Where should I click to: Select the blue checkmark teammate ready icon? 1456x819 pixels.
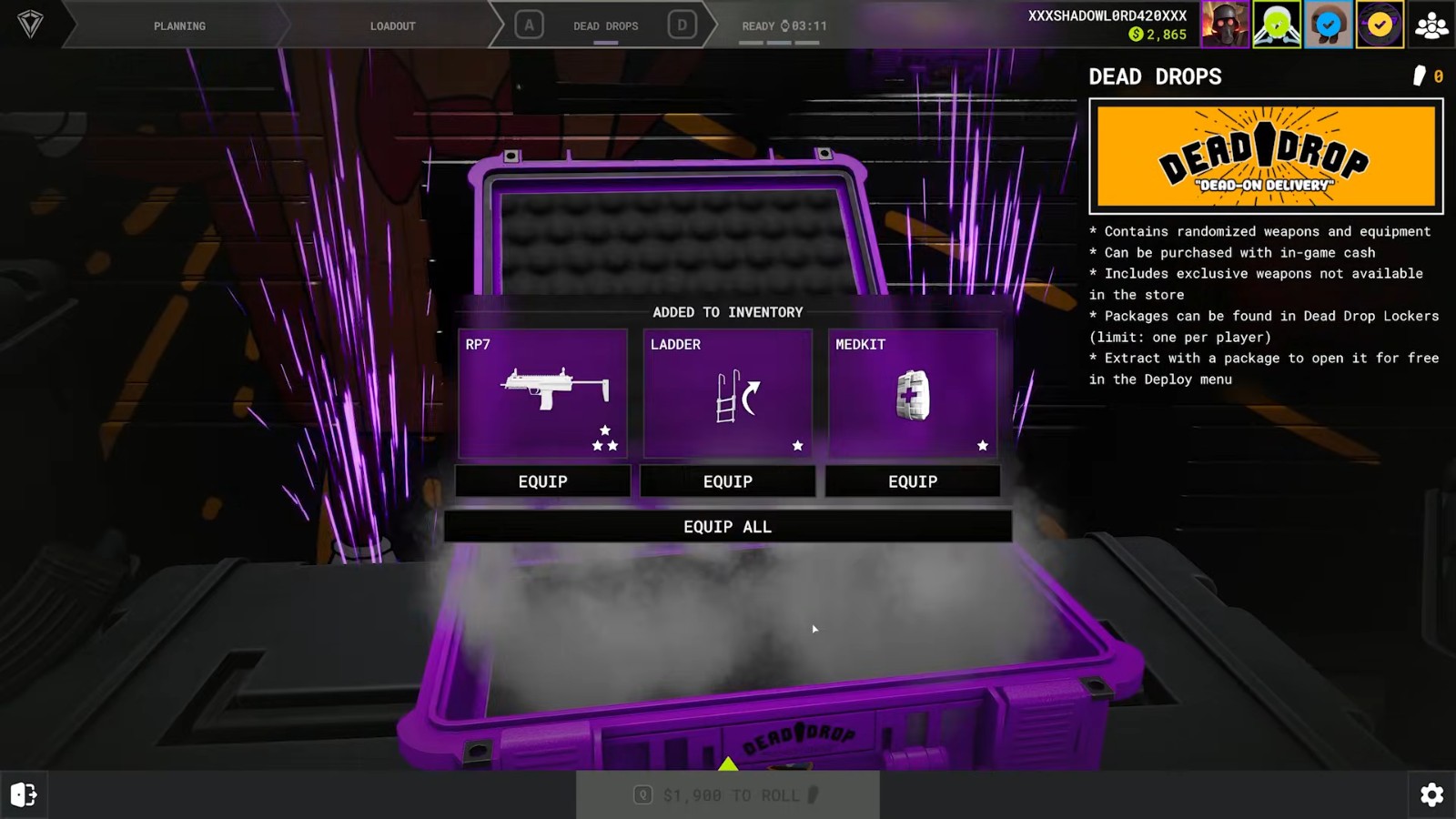pyautogui.click(x=1328, y=25)
